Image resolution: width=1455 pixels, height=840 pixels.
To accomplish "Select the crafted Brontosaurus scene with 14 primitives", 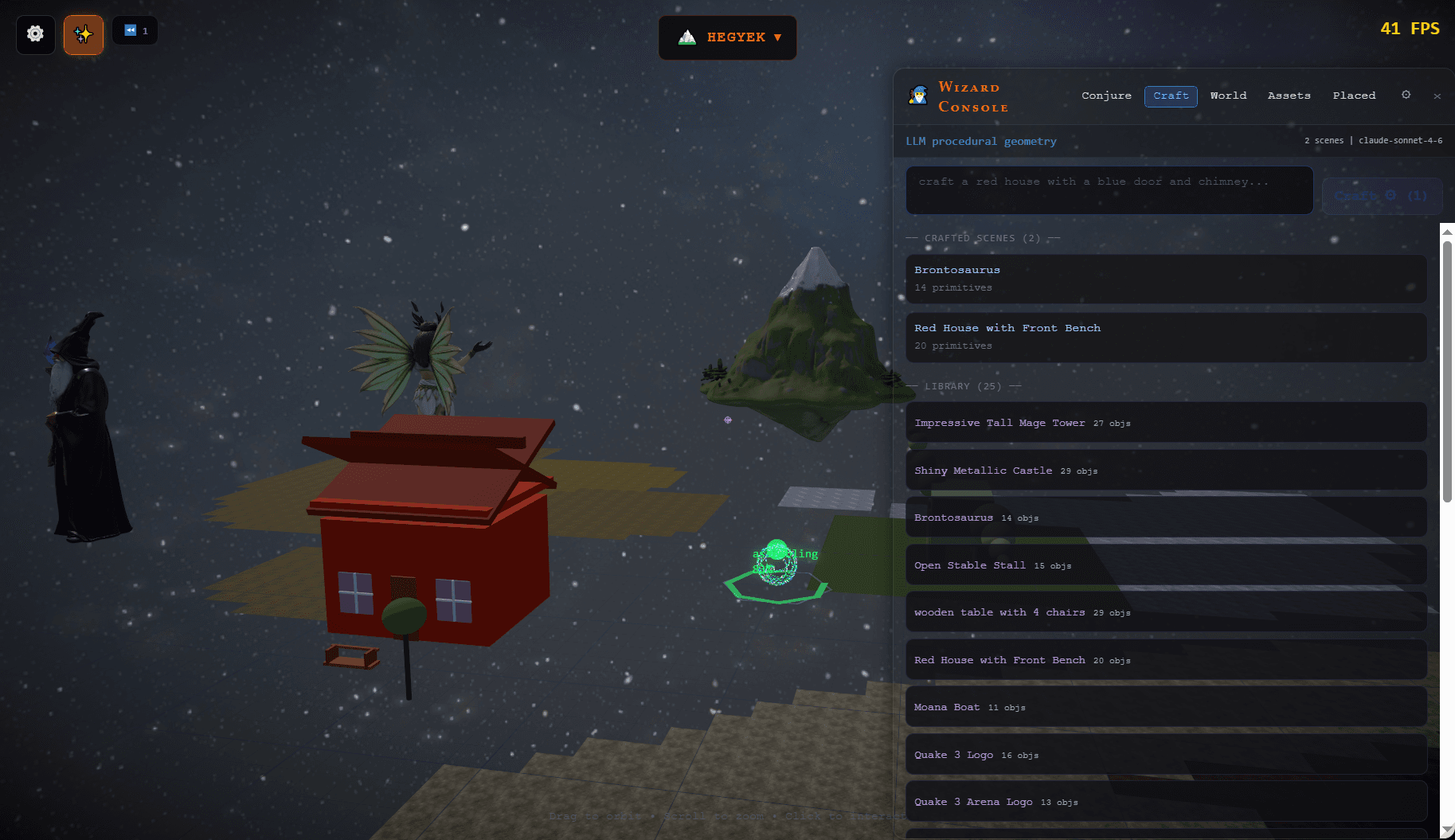I will (x=1165, y=279).
